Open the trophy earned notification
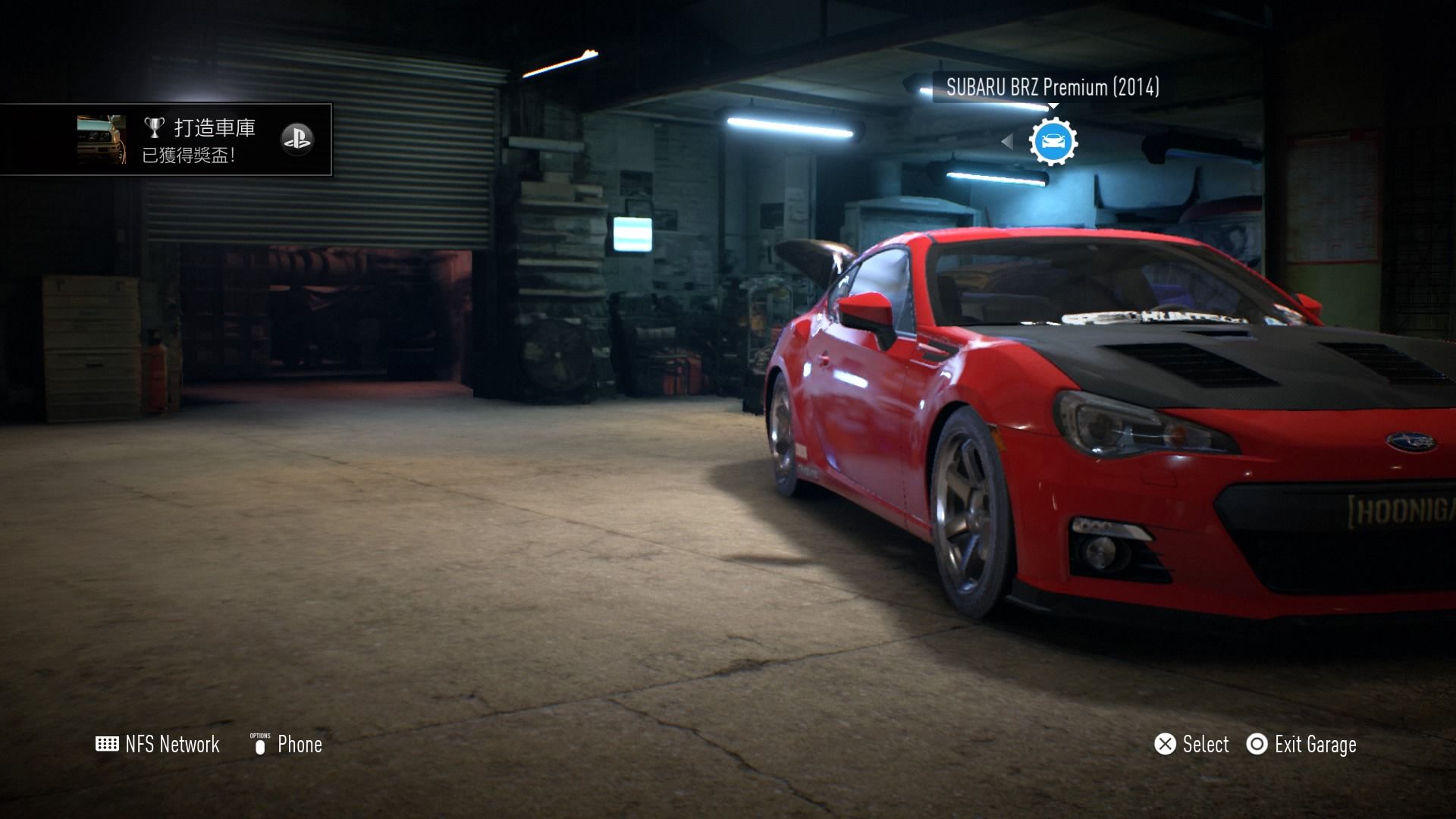The image size is (1456, 819). point(165,140)
